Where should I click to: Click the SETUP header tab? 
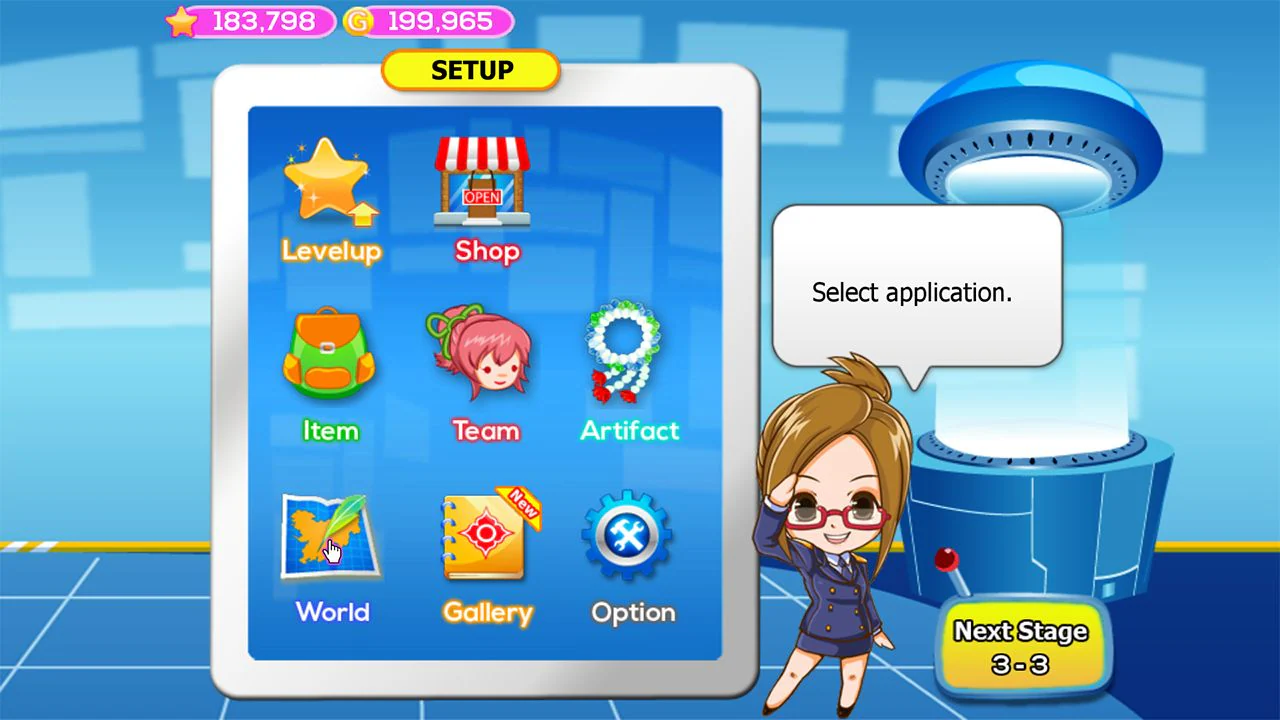coord(470,70)
